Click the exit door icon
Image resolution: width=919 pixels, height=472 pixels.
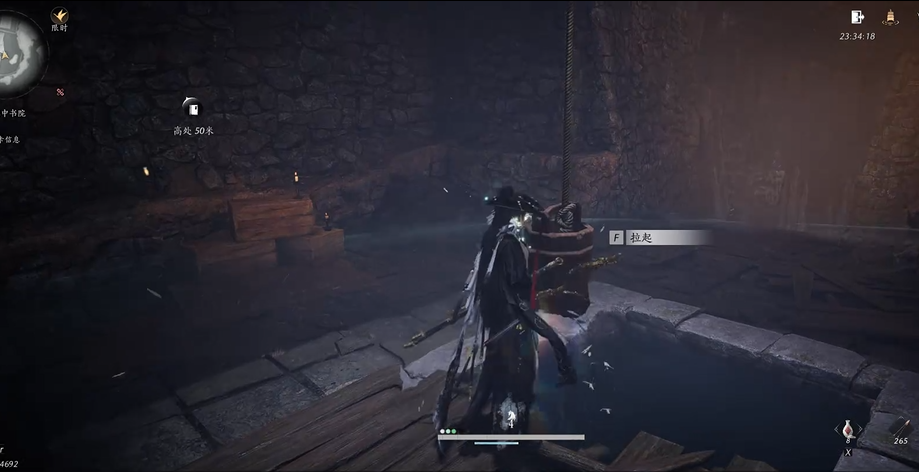pyautogui.click(x=857, y=17)
